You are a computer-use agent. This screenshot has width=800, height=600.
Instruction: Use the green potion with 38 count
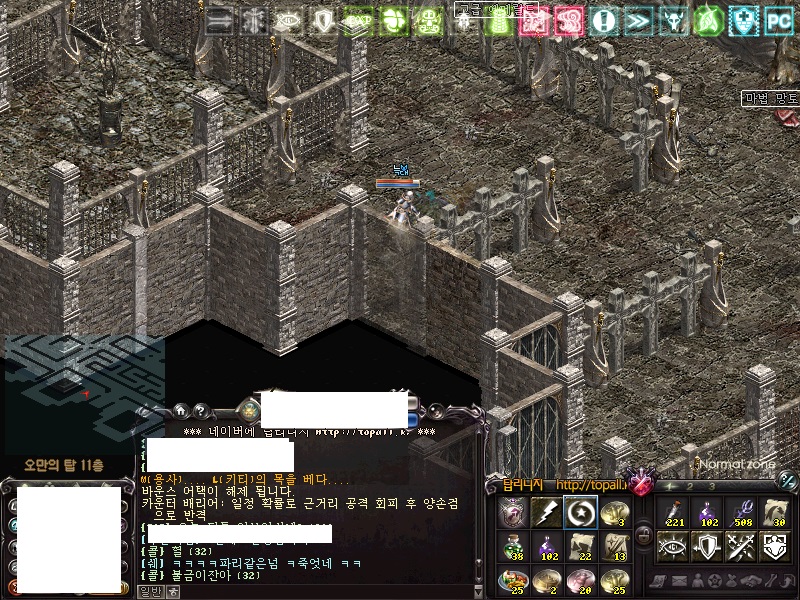(x=513, y=547)
